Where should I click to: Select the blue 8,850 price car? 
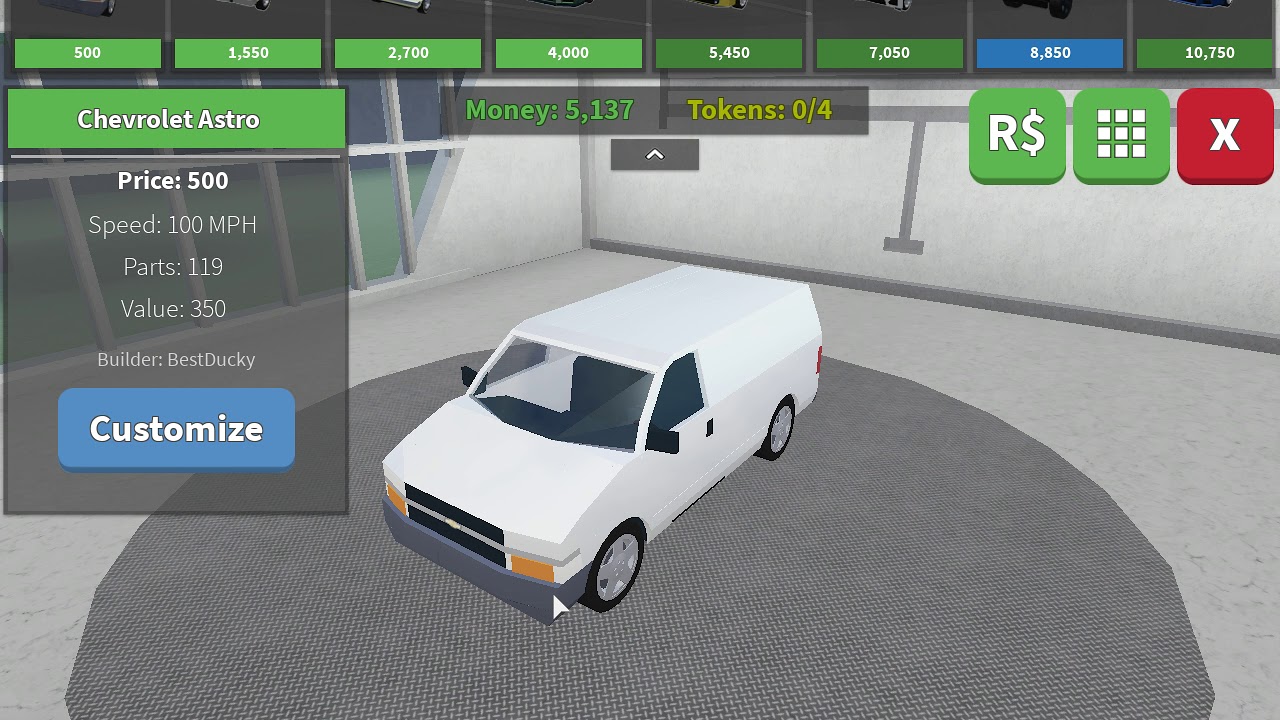[x=1050, y=53]
